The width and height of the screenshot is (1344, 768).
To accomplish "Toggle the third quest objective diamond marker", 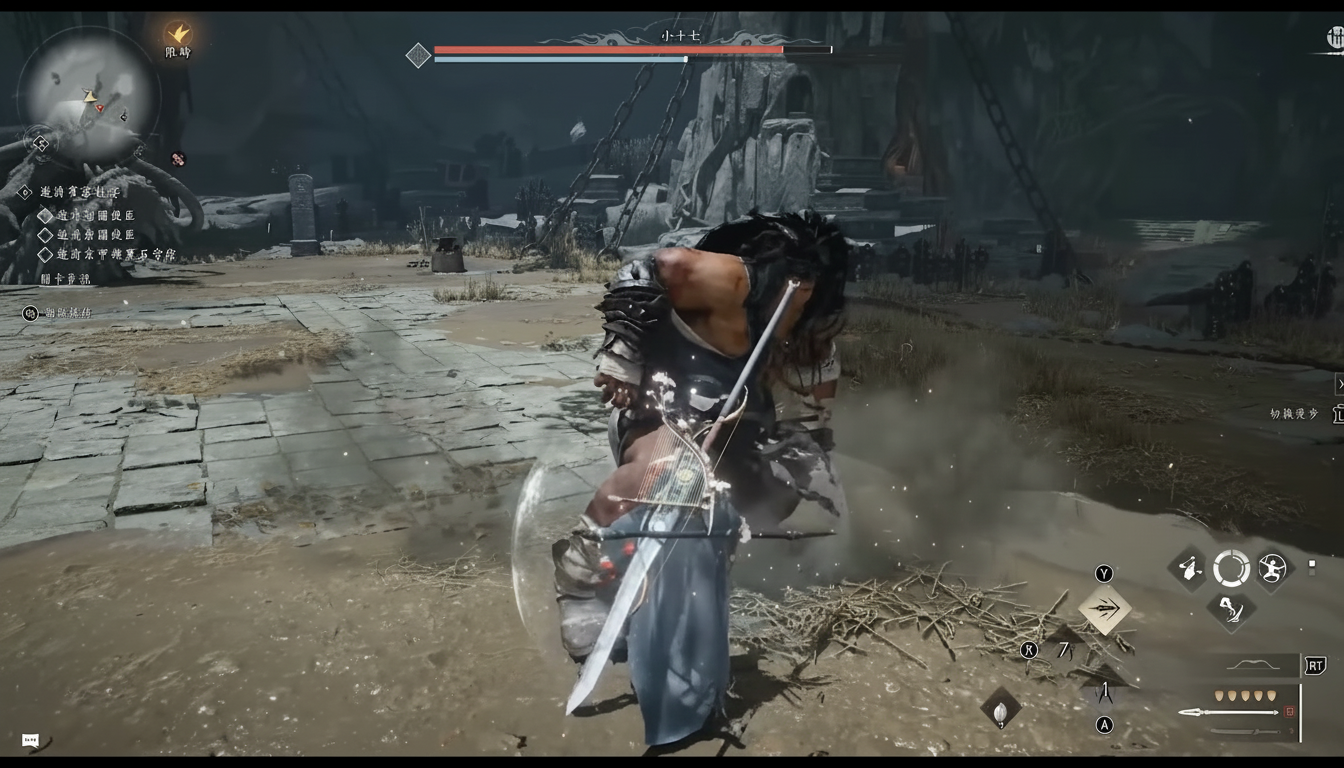I will point(45,254).
